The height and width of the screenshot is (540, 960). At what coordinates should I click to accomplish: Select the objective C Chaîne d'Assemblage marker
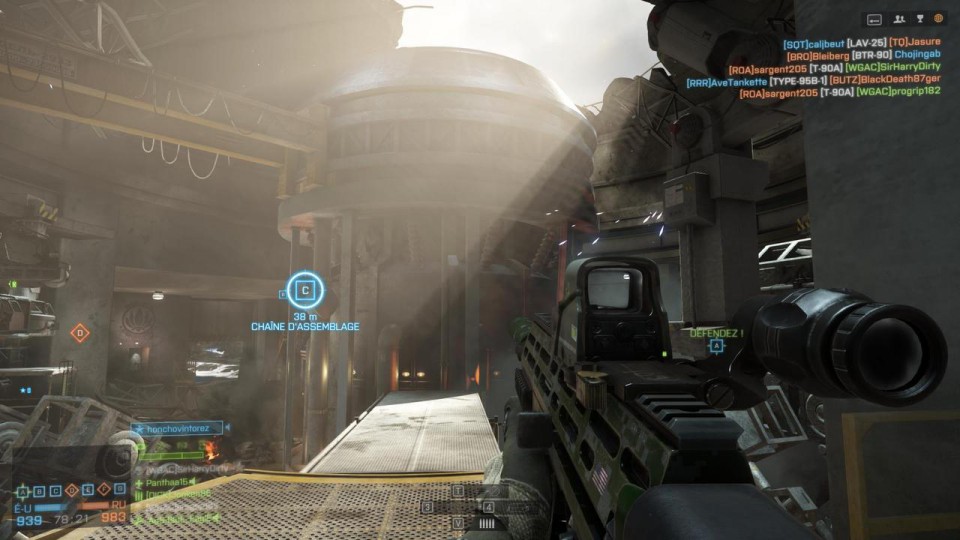pyautogui.click(x=305, y=291)
